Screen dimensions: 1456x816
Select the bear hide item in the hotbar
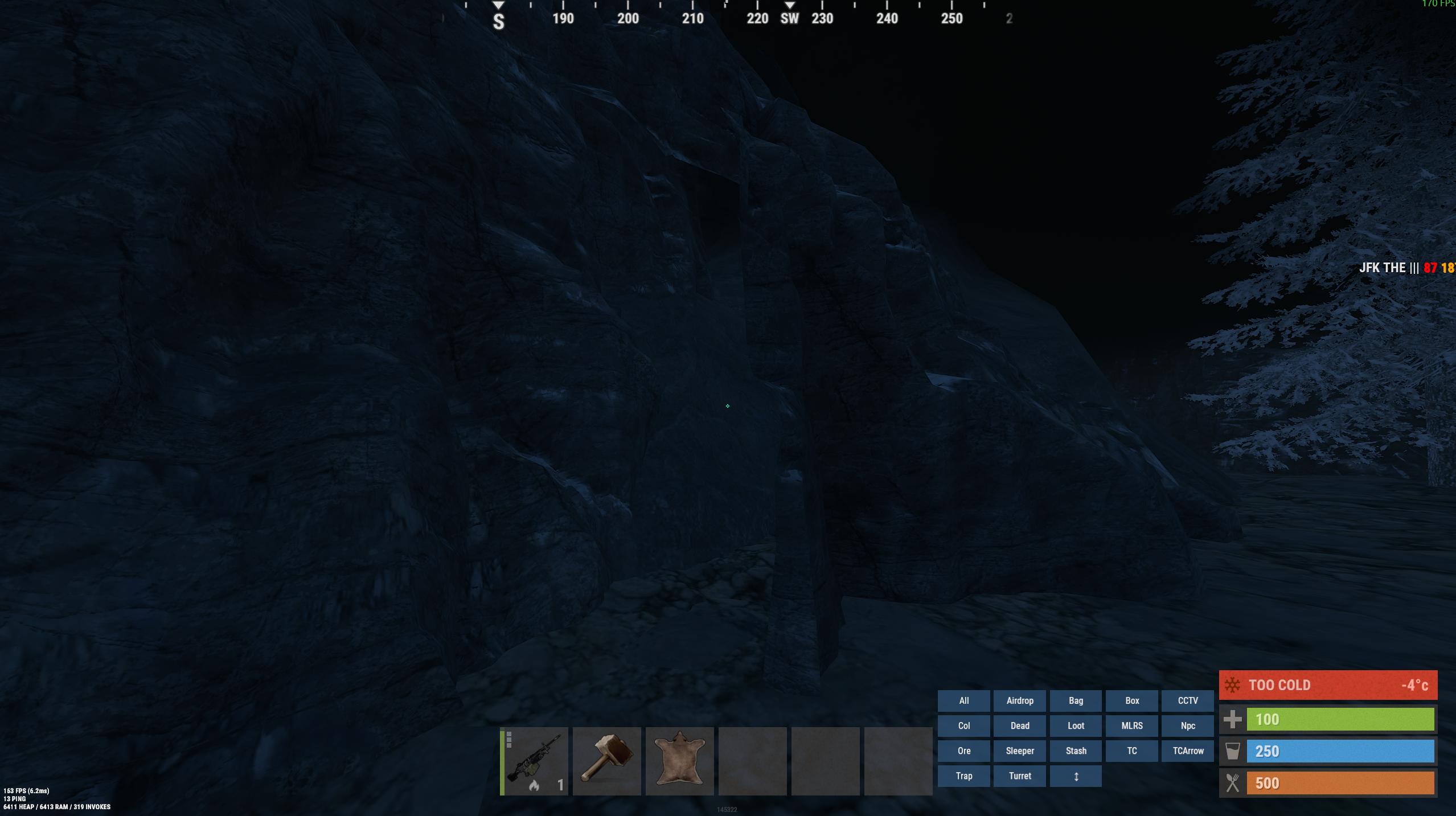(679, 760)
